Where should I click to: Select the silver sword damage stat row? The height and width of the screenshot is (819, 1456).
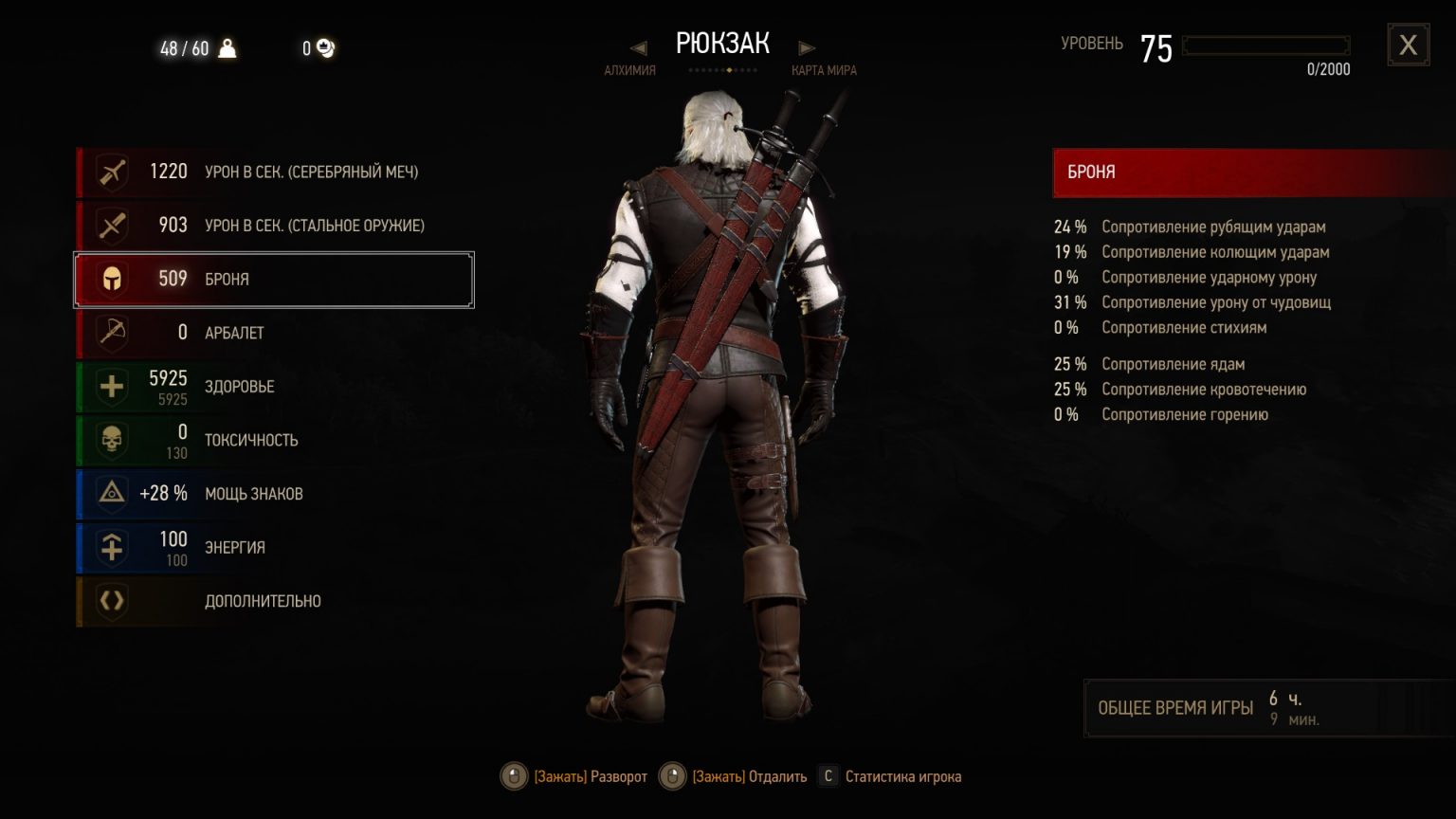point(275,172)
